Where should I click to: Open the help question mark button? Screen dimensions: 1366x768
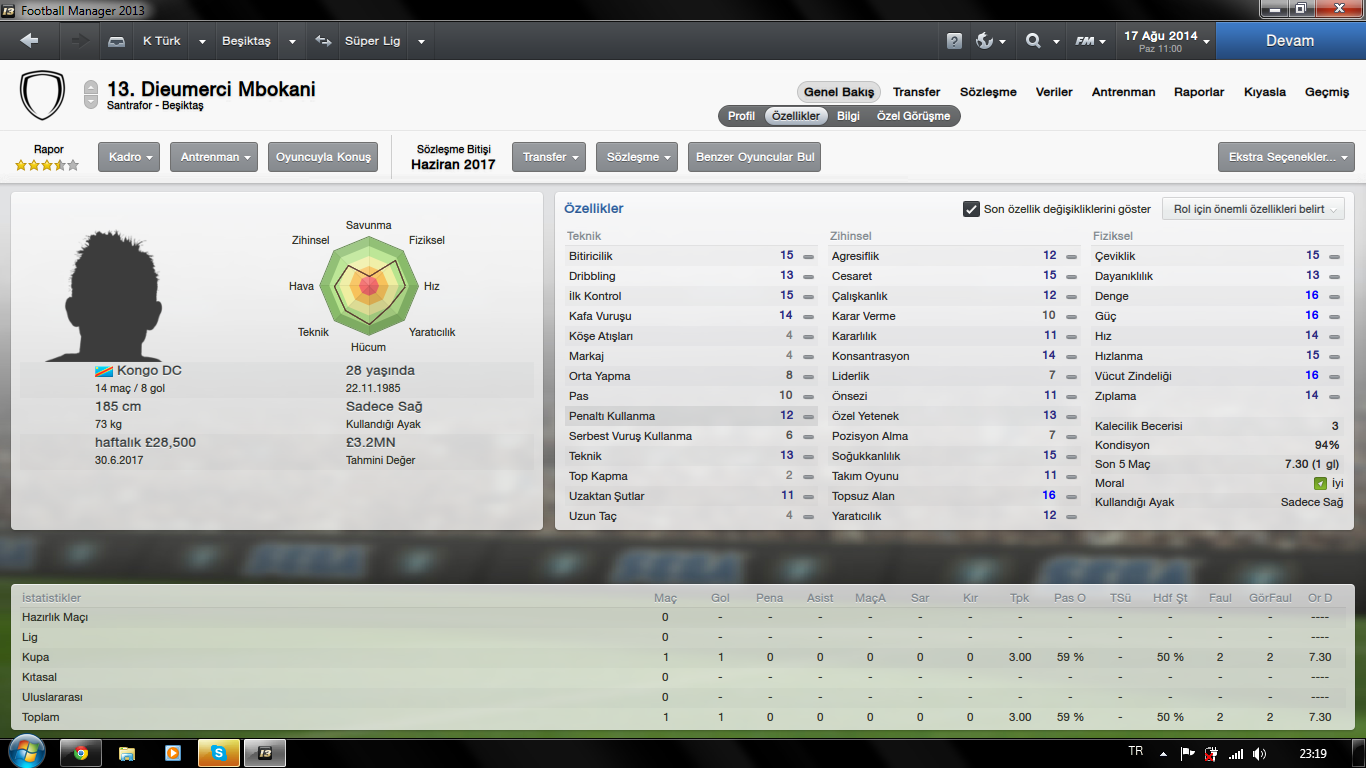tap(954, 41)
